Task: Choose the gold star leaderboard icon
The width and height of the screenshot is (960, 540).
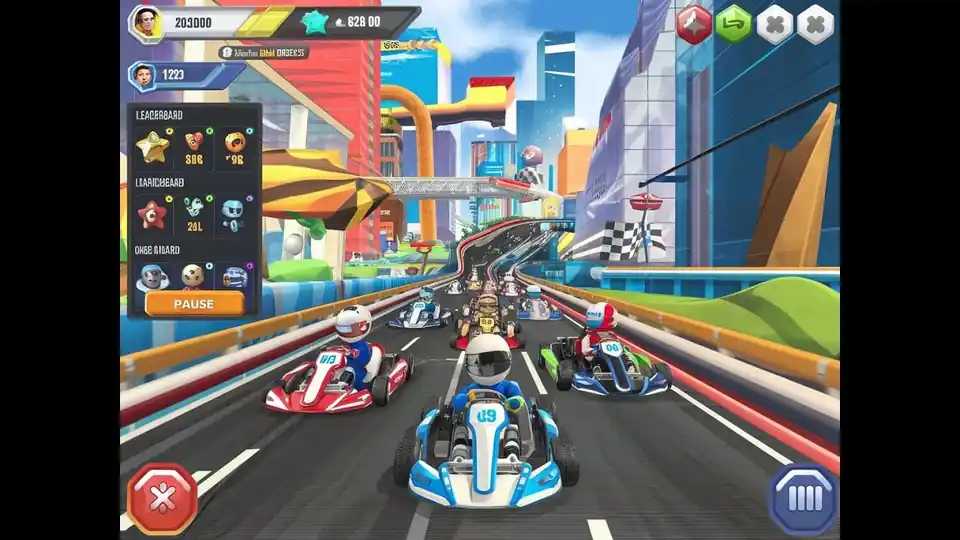Action: click(153, 147)
